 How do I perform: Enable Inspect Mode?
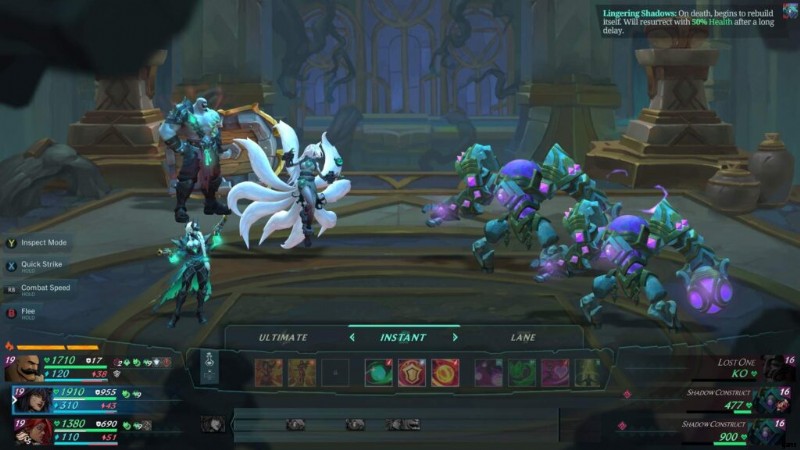pos(12,243)
